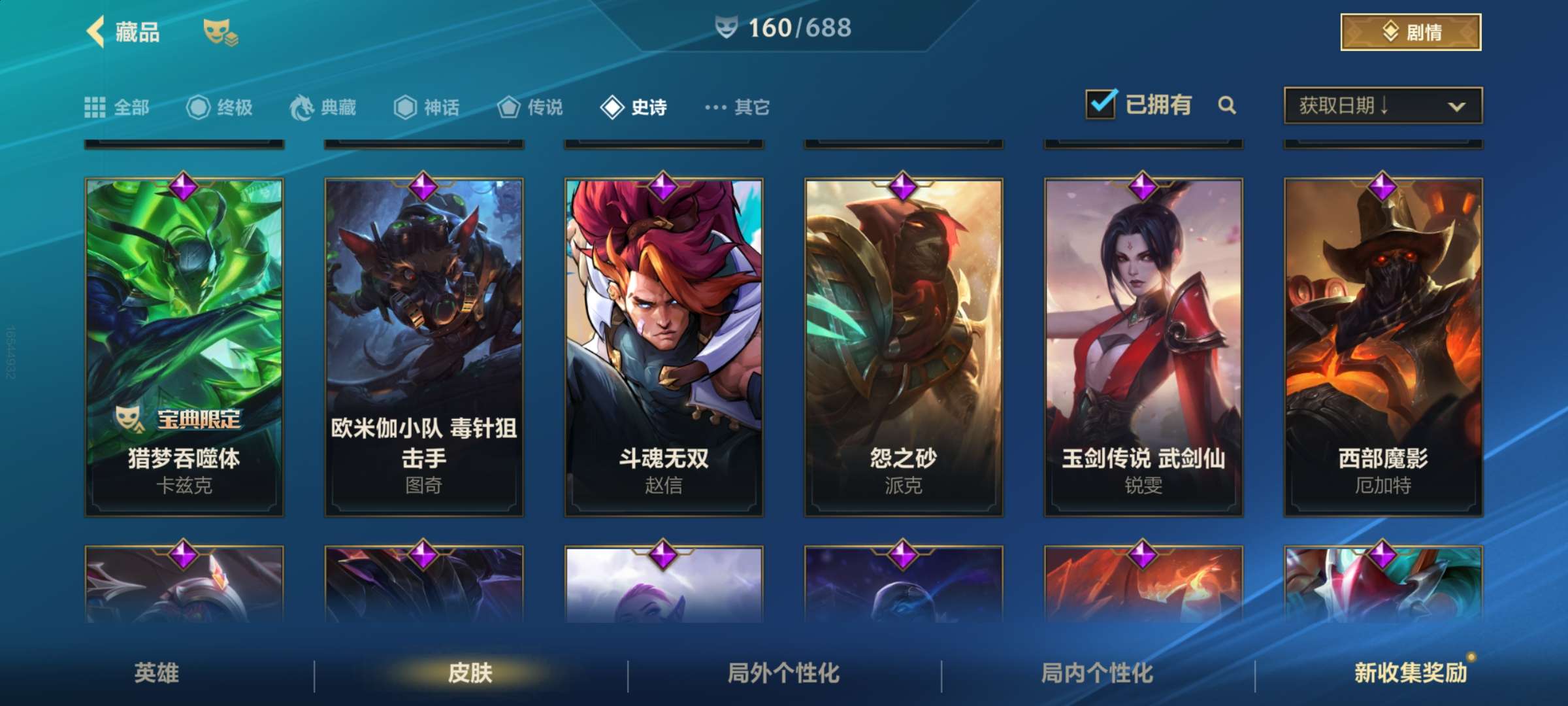Toggle the 已拥有 owned checkbox
The width and height of the screenshot is (1568, 706).
(1102, 105)
